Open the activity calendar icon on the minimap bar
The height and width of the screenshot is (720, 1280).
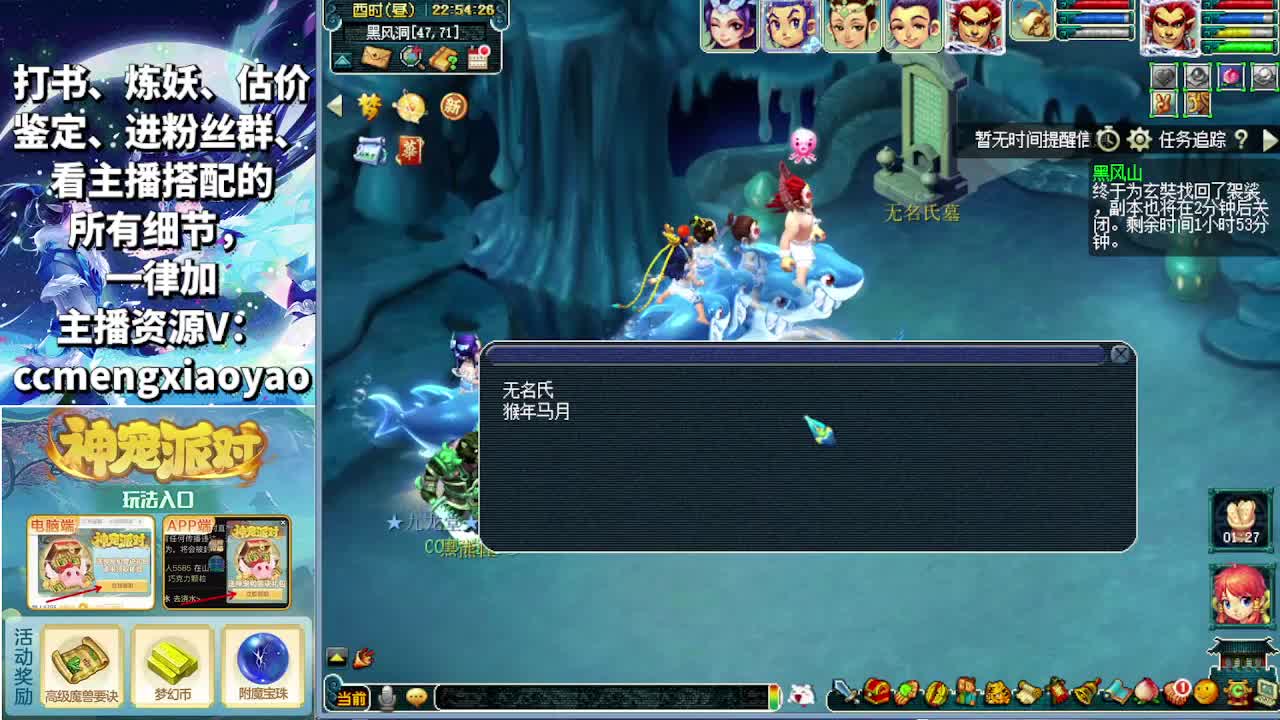477,56
